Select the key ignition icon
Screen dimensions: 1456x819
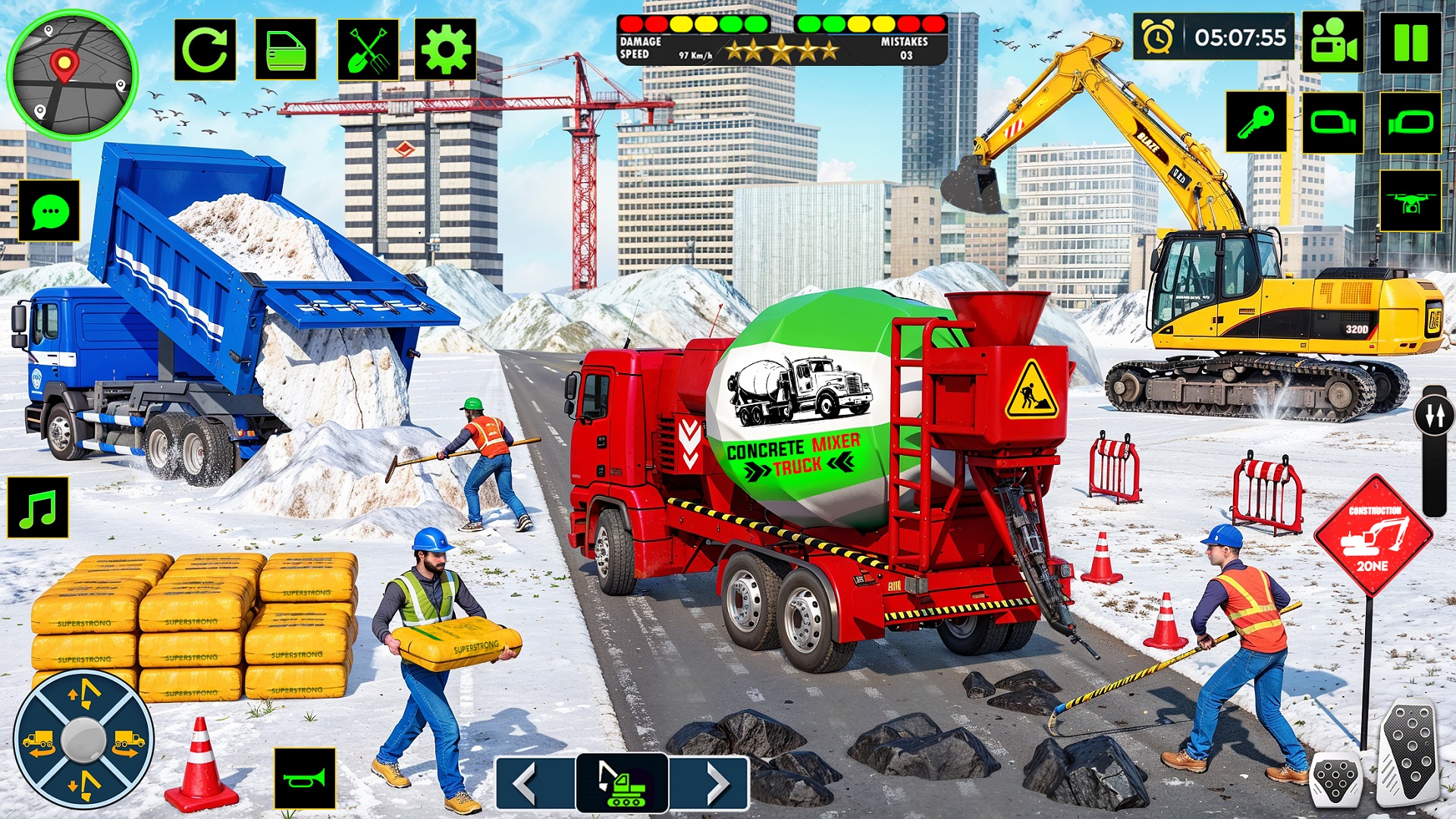click(x=1255, y=121)
